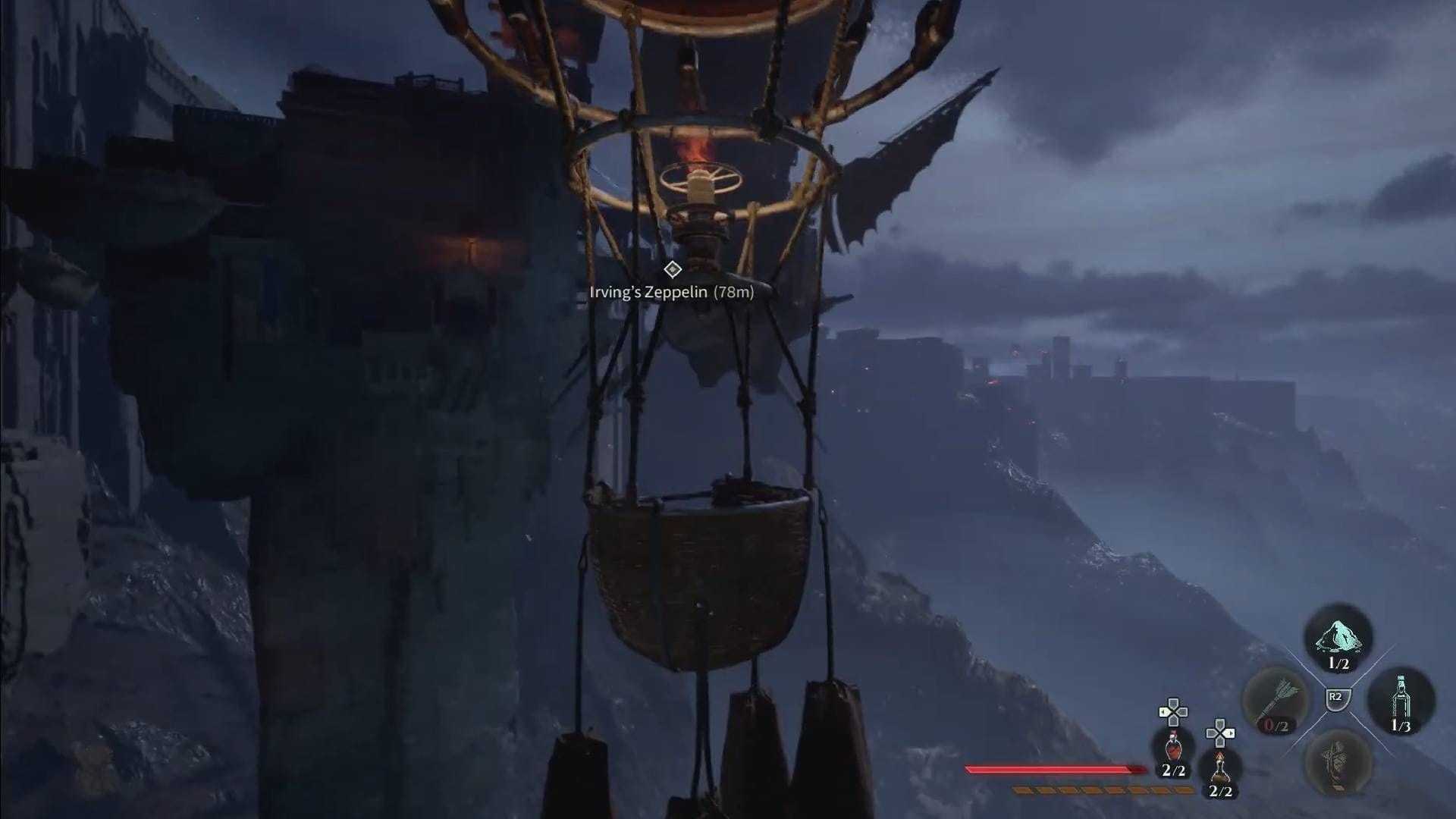This screenshot has height=819, width=1456.
Task: Click the 2/2 counter under the healing flask
Action: (1173, 771)
